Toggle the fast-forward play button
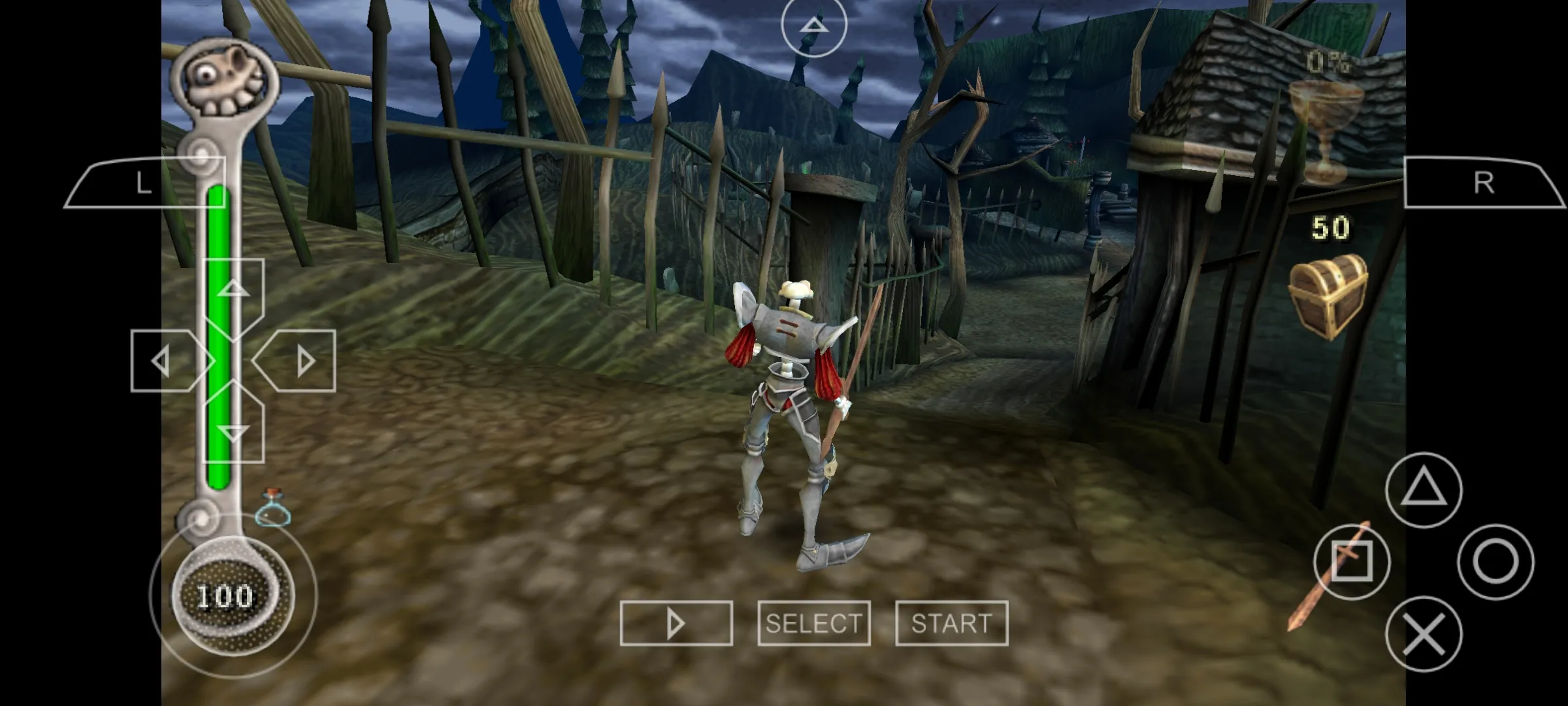Viewport: 1568px width, 706px height. point(676,623)
